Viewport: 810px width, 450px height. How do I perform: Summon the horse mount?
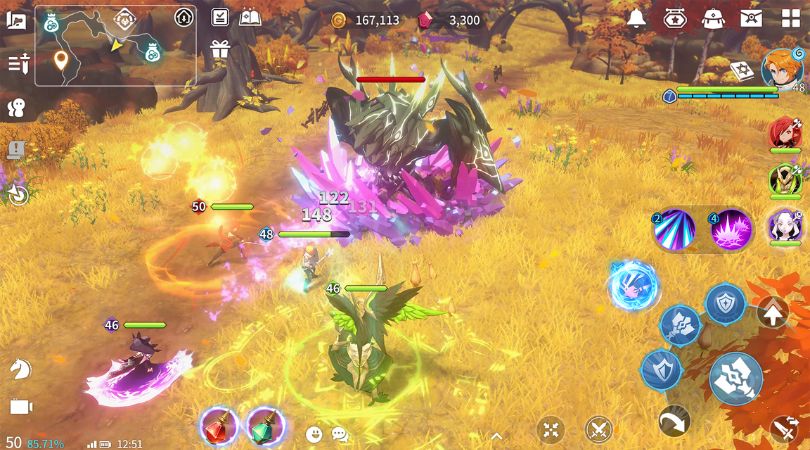(19, 370)
